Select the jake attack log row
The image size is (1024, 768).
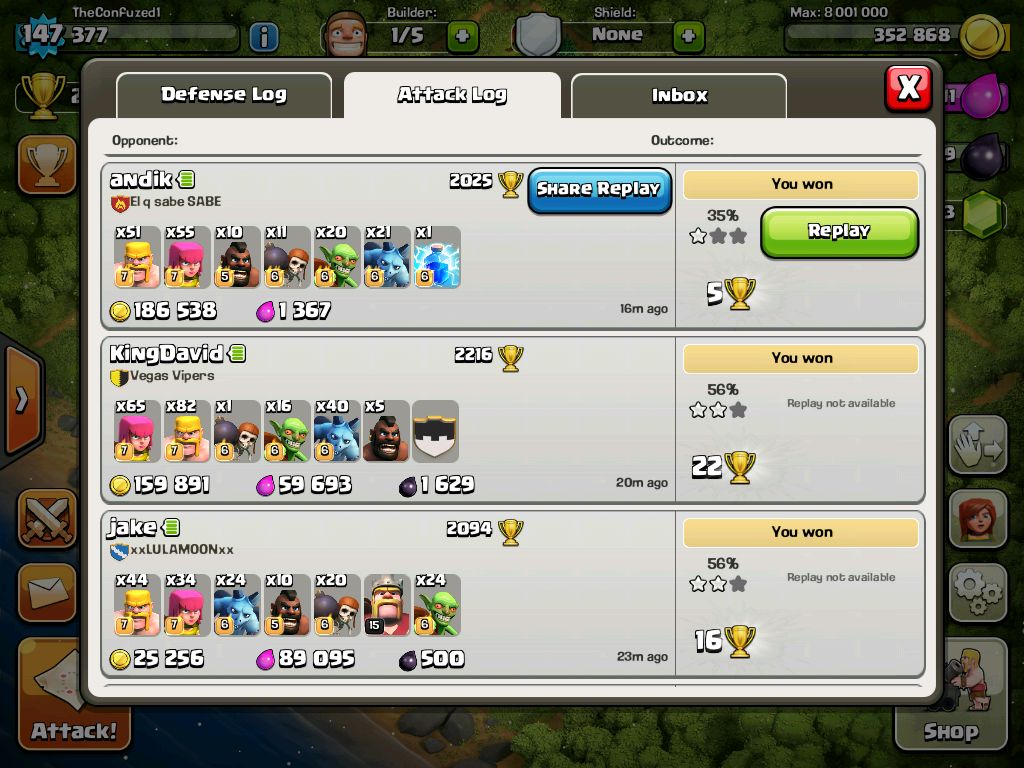click(x=390, y=594)
